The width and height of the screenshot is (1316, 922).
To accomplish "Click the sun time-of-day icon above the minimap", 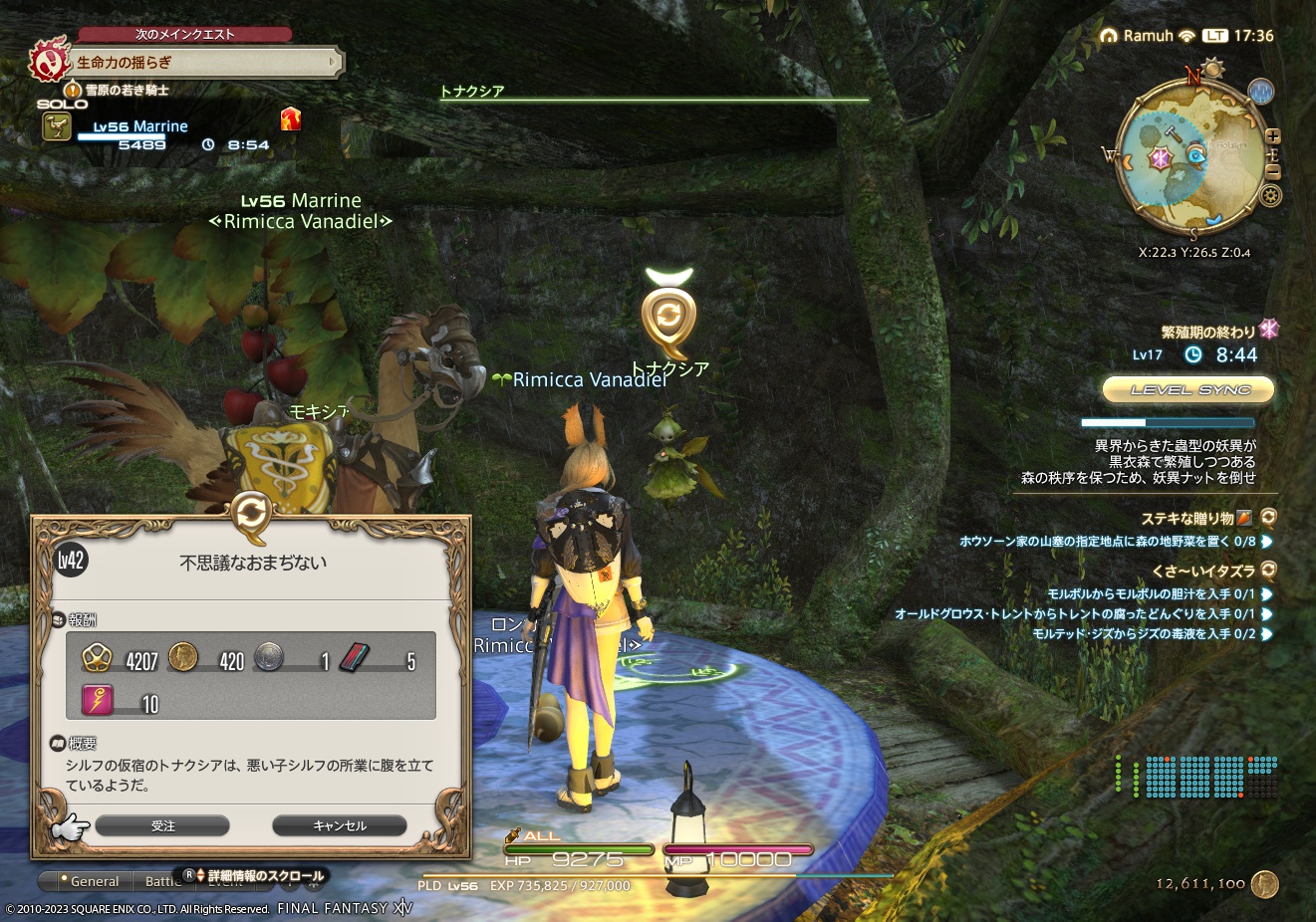I will (x=1211, y=68).
